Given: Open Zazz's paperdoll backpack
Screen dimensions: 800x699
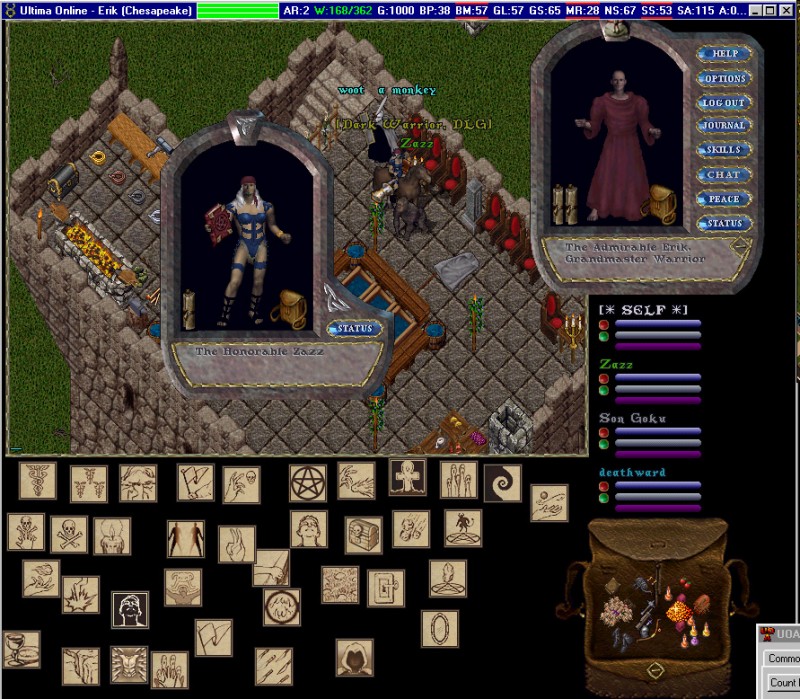Looking at the screenshot, I should coord(290,308).
